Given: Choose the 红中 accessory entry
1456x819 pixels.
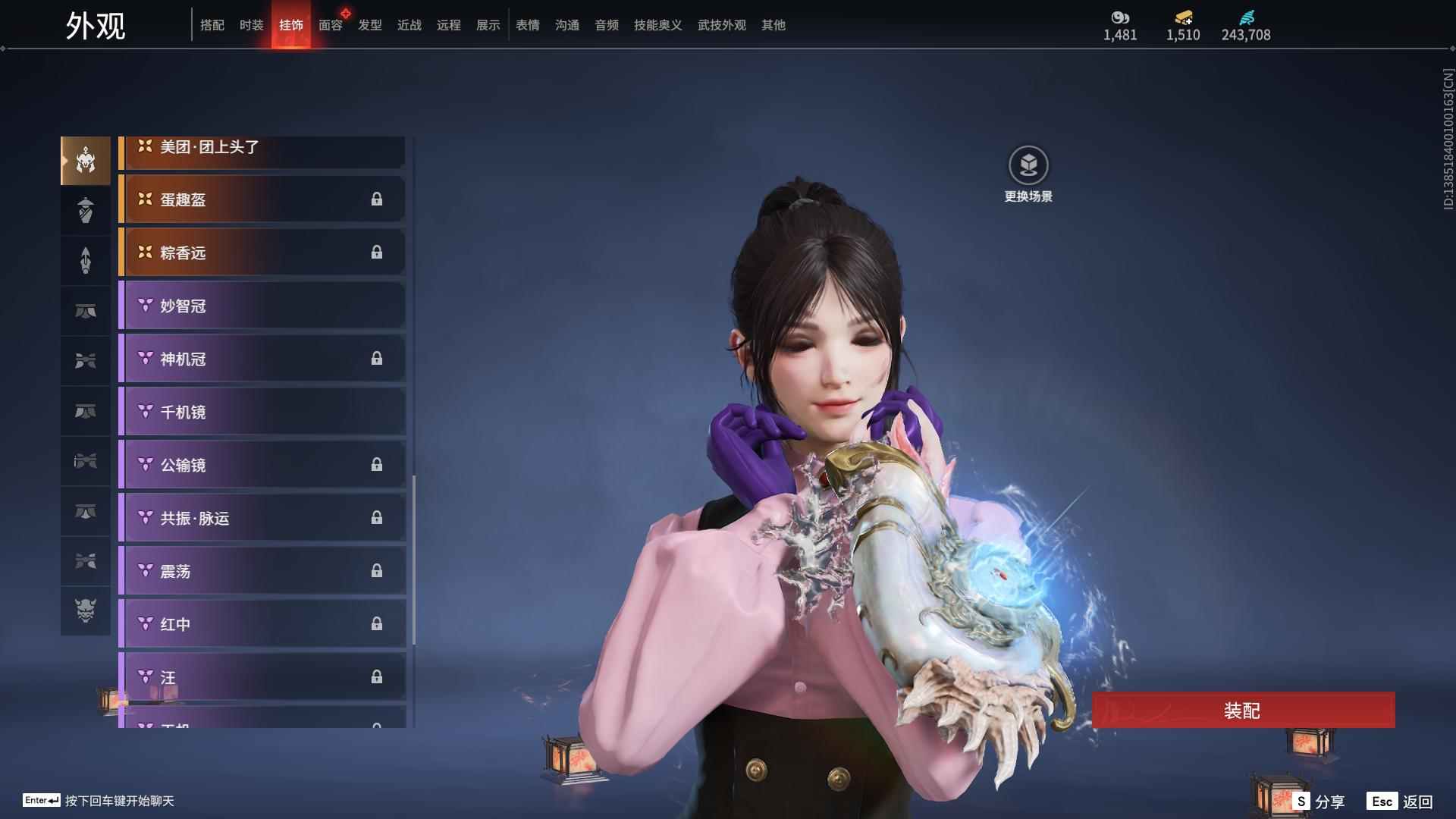Looking at the screenshot, I should [262, 624].
